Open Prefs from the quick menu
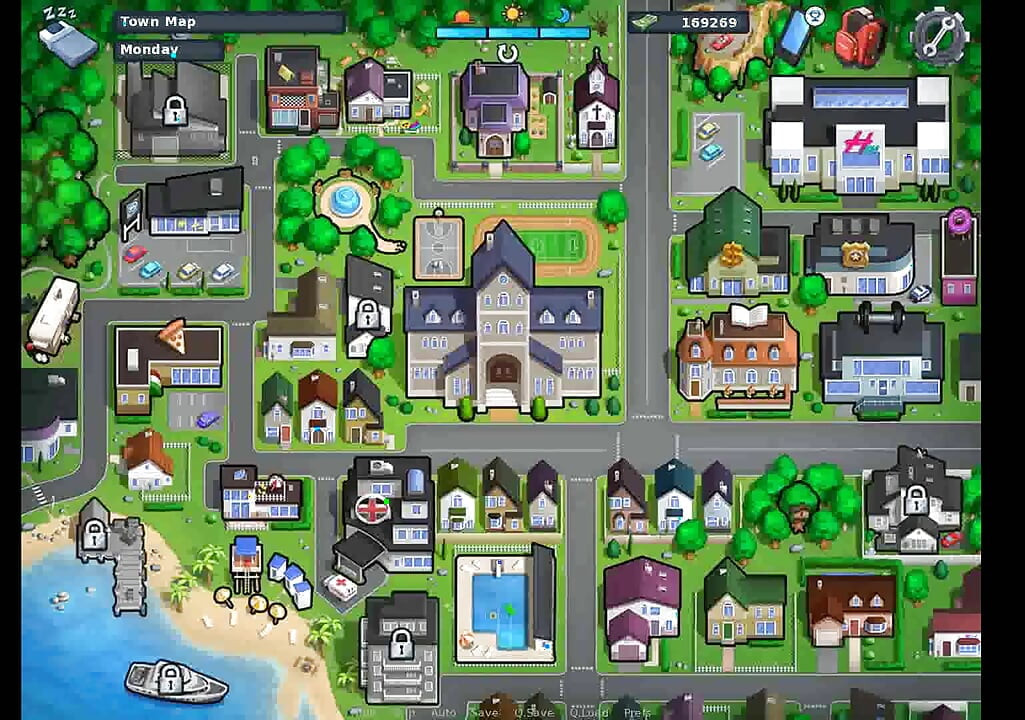 pos(636,712)
